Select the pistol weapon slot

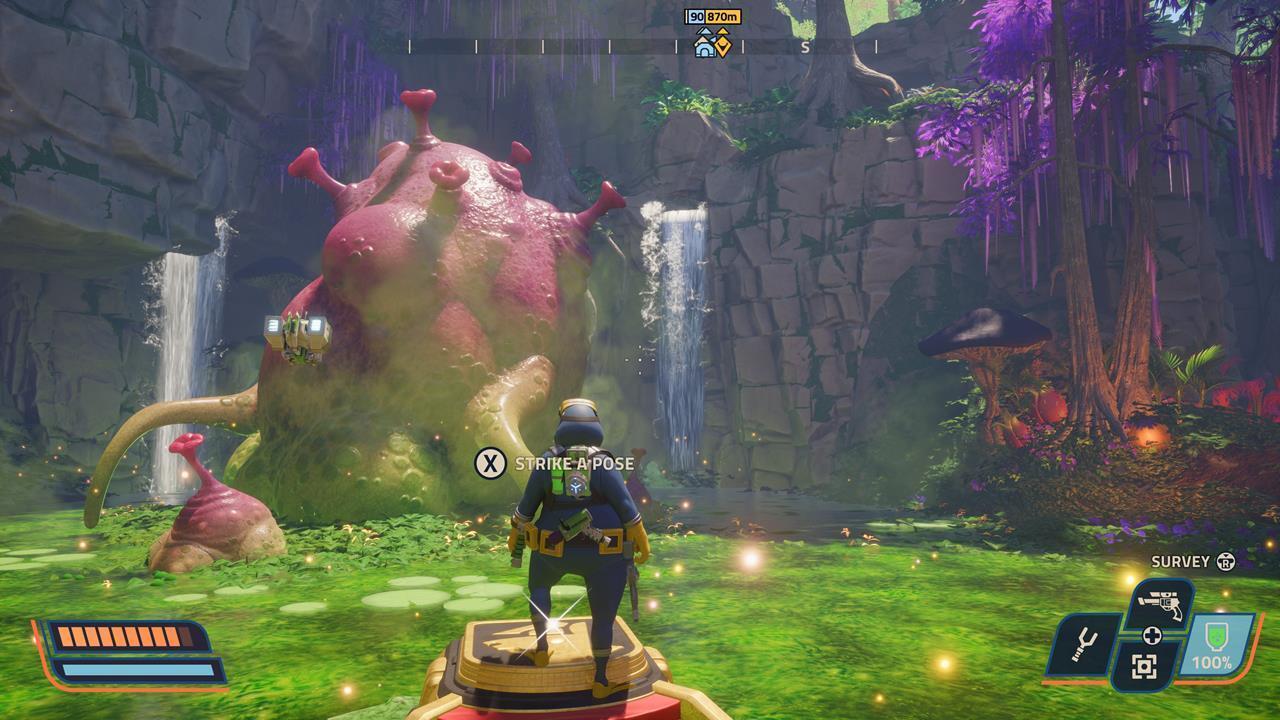point(1160,604)
